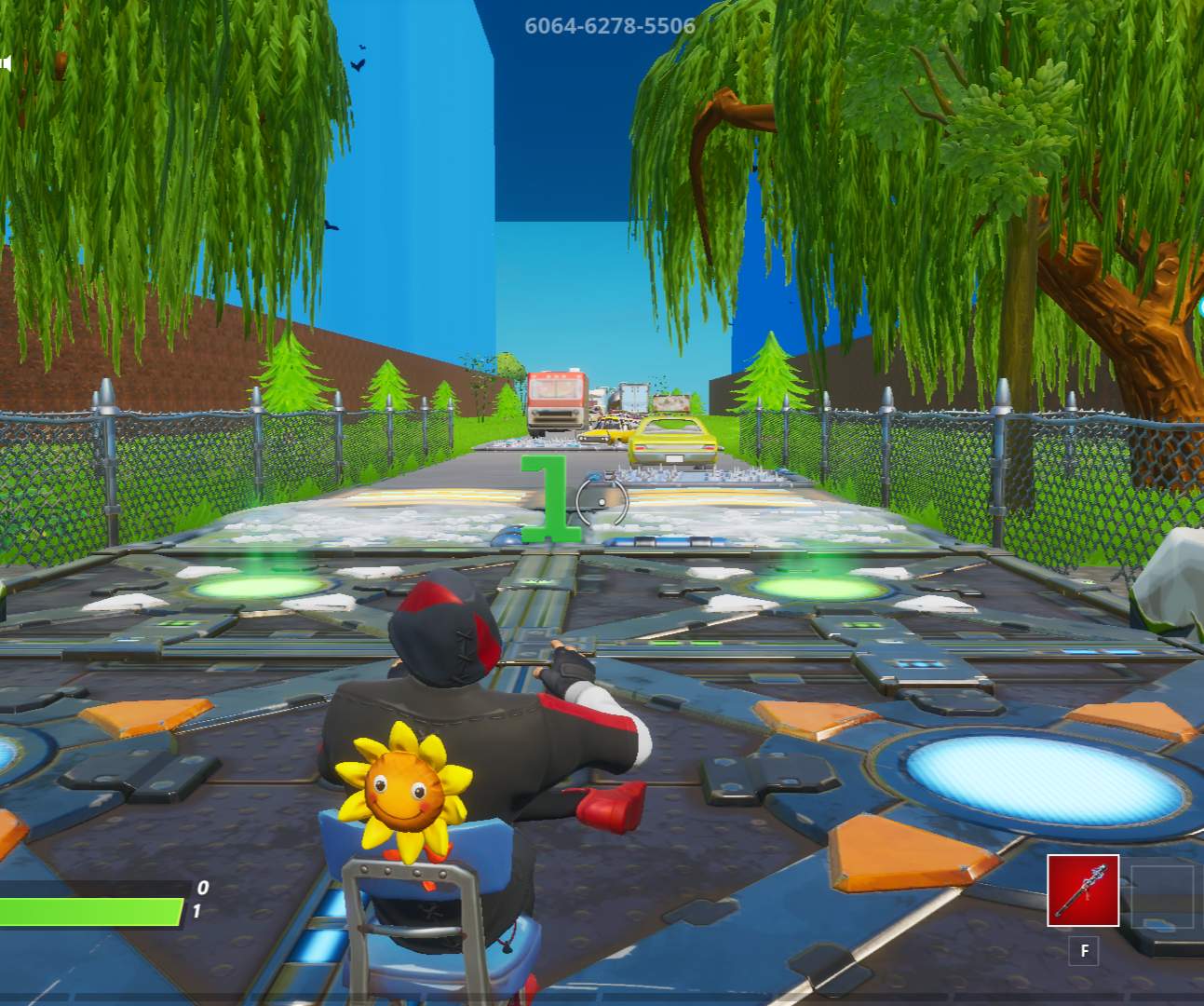Select the map code 6064-6278-5506 text
The height and width of the screenshot is (1006, 1204).
(x=610, y=26)
